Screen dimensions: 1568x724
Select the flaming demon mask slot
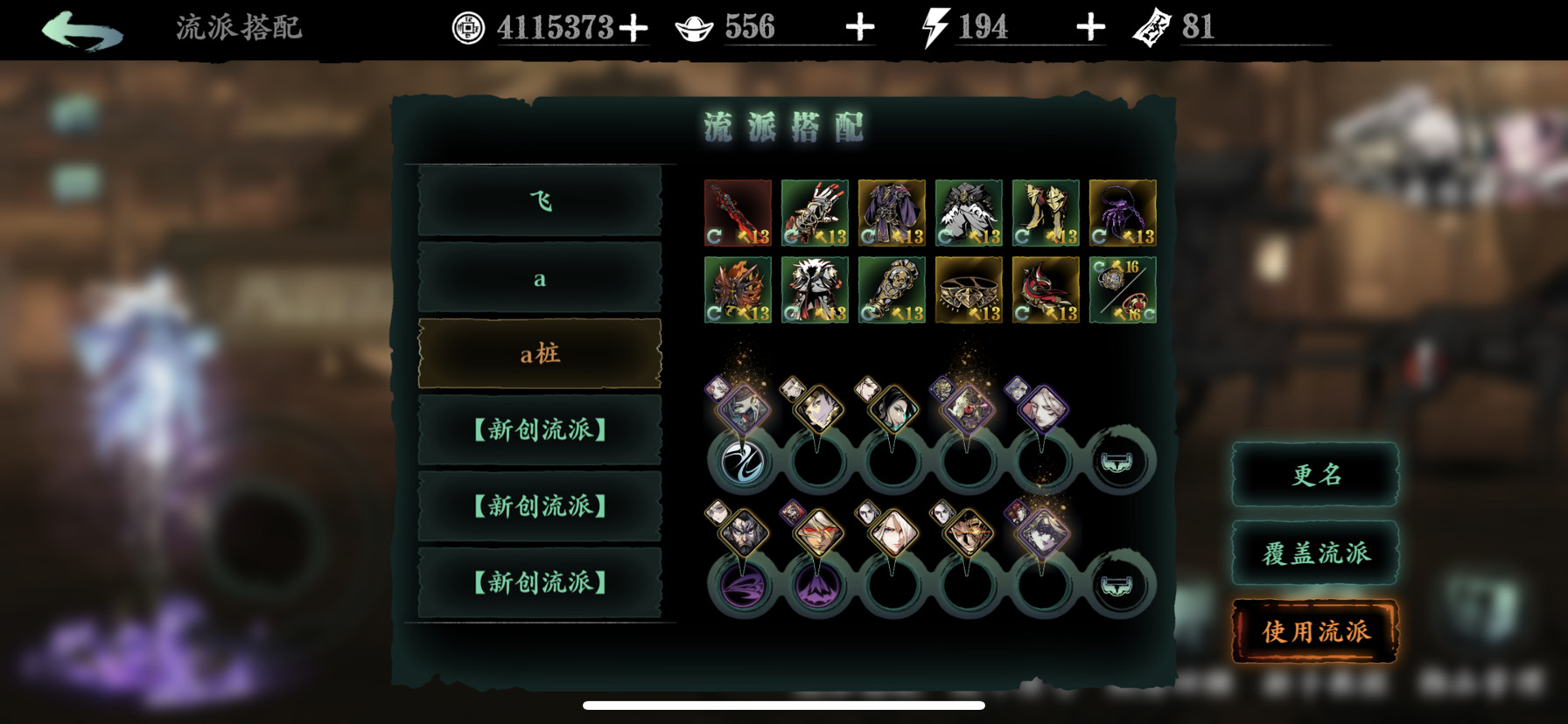pos(738,290)
